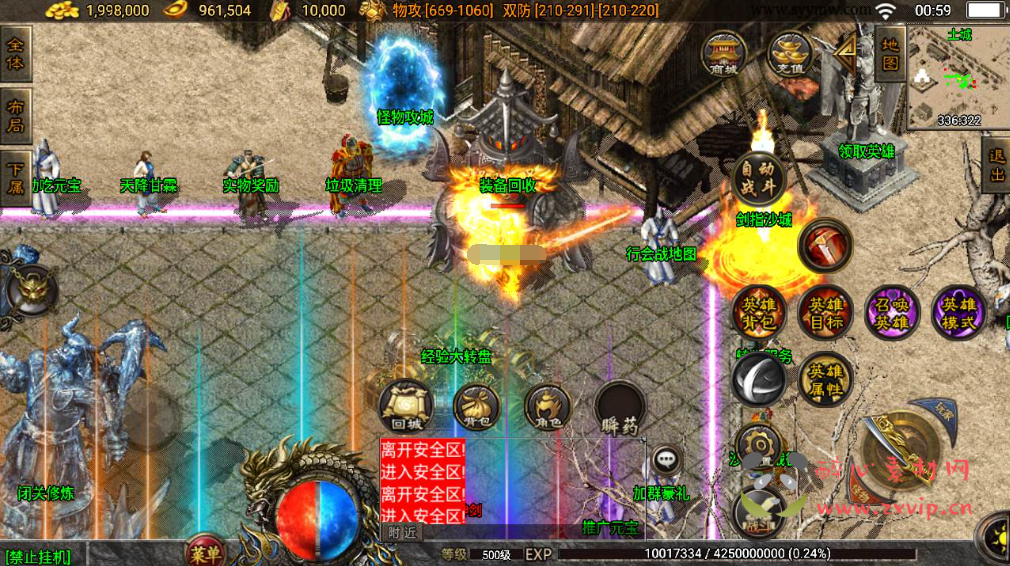The height and width of the screenshot is (566, 1010).
Task: Toggle 自动战斗 auto battle
Action: click(x=758, y=180)
